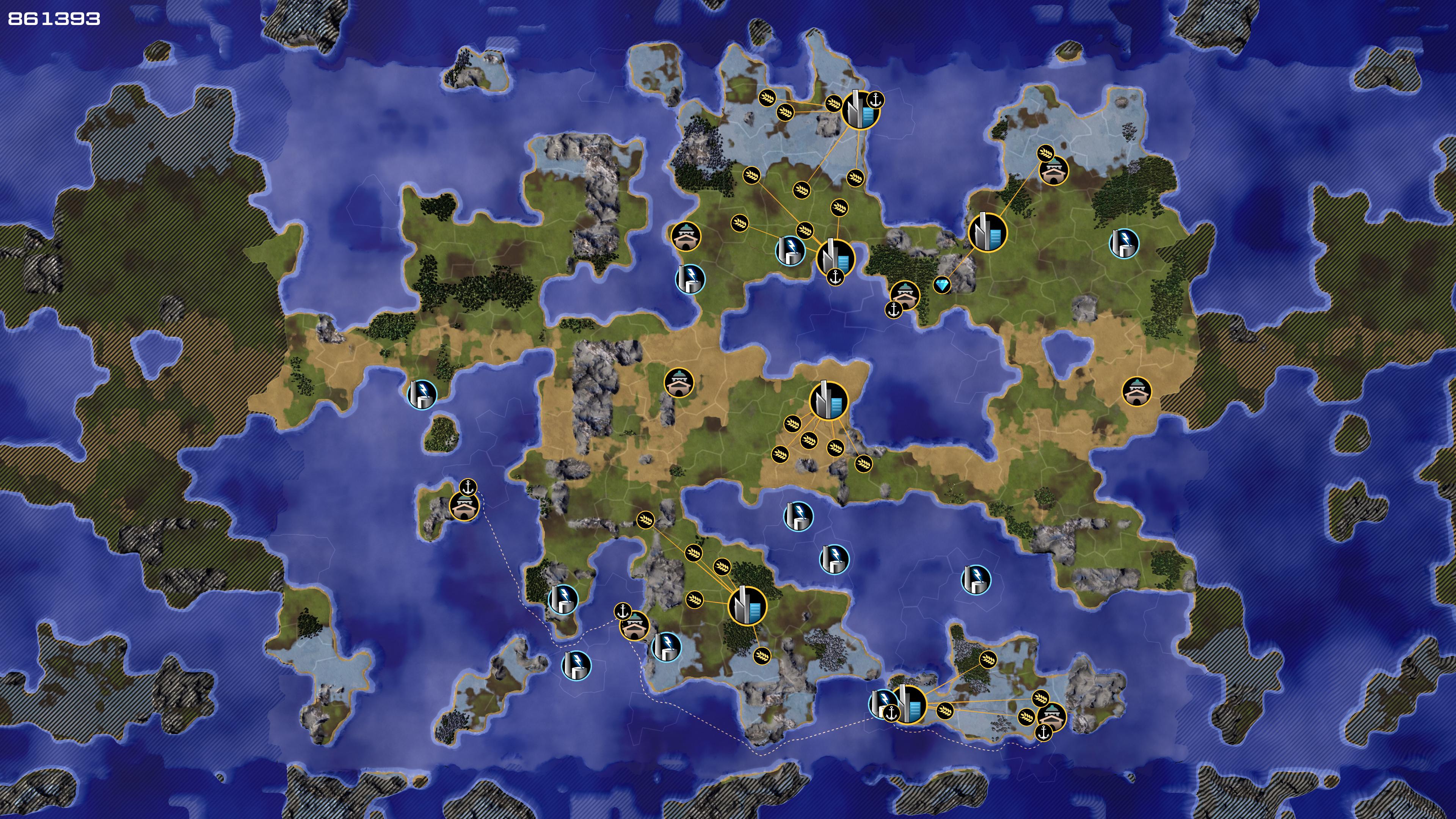Select the blue diamond resource marker
The height and width of the screenshot is (819, 1456).
pyautogui.click(x=941, y=285)
